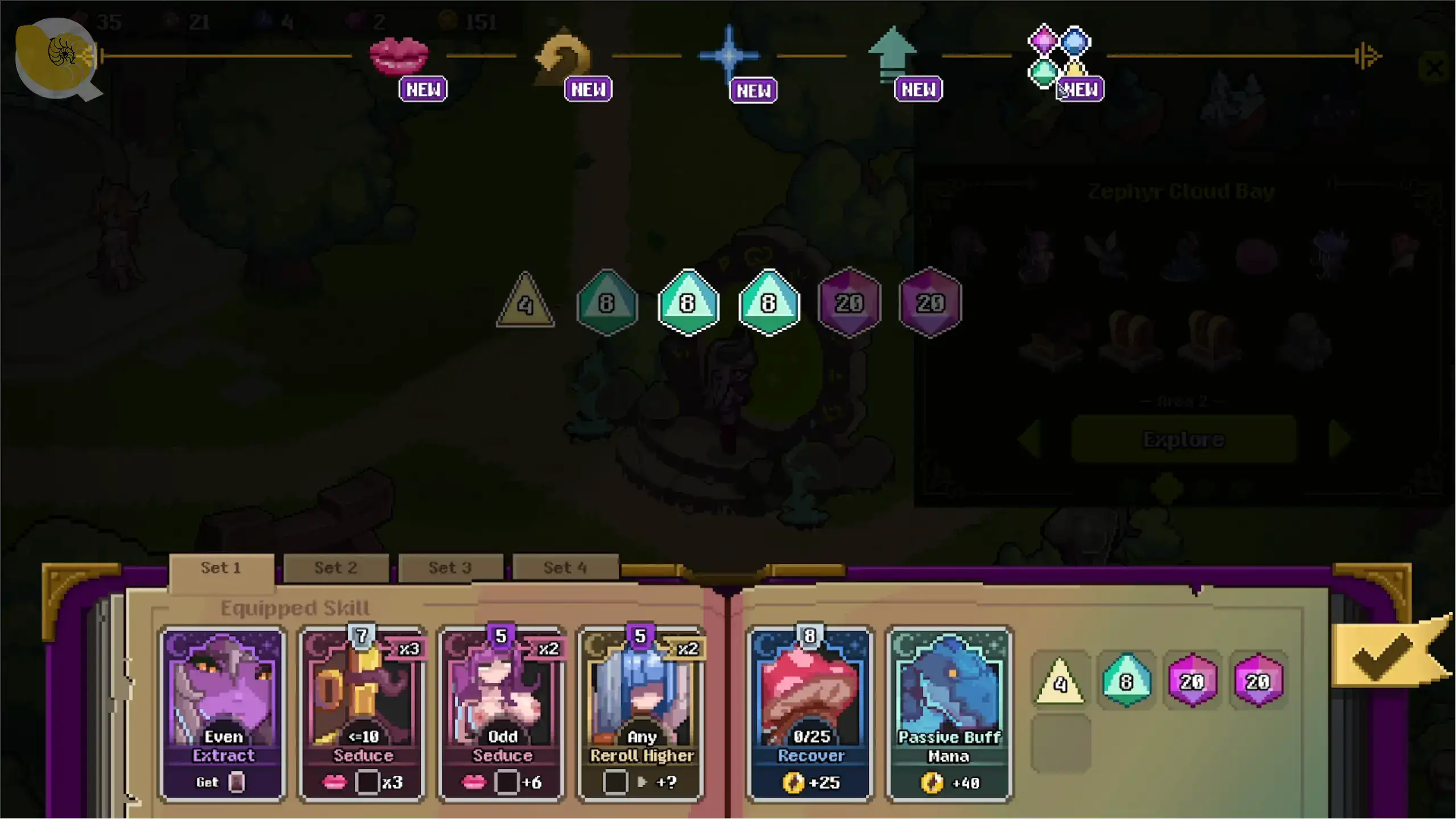Viewport: 1456px width, 819px height.
Task: Click the pink lips icon on the progress track
Action: (399, 55)
